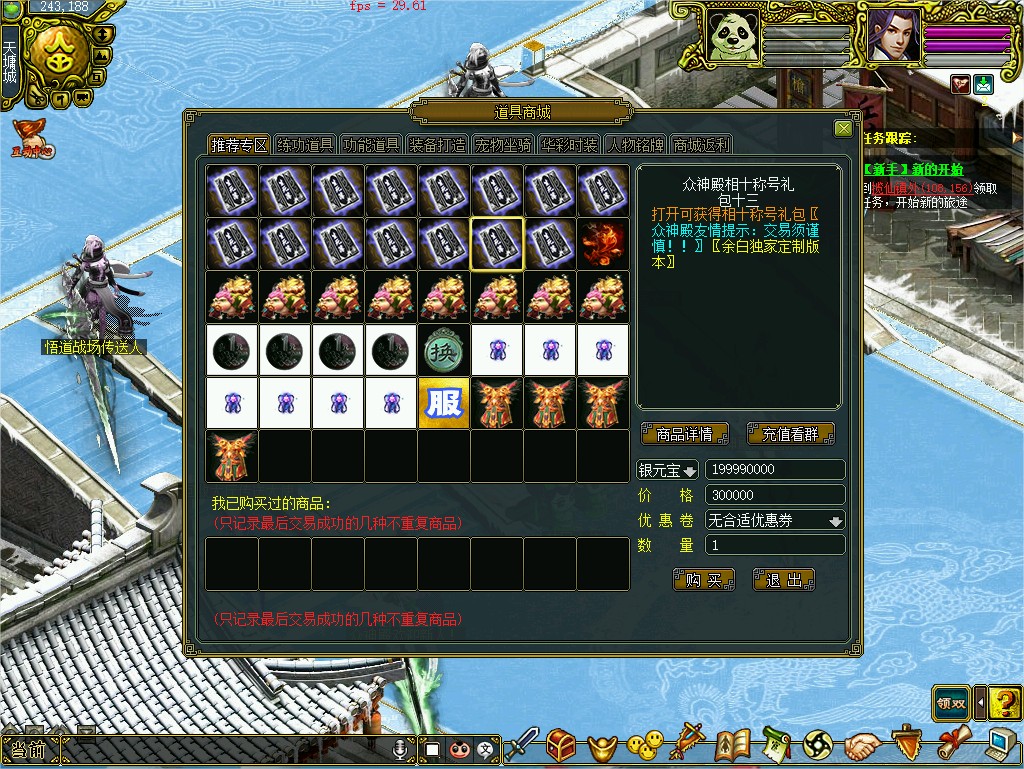
Task: Open the treasure chest icon in bottom toolbar
Action: [x=561, y=745]
